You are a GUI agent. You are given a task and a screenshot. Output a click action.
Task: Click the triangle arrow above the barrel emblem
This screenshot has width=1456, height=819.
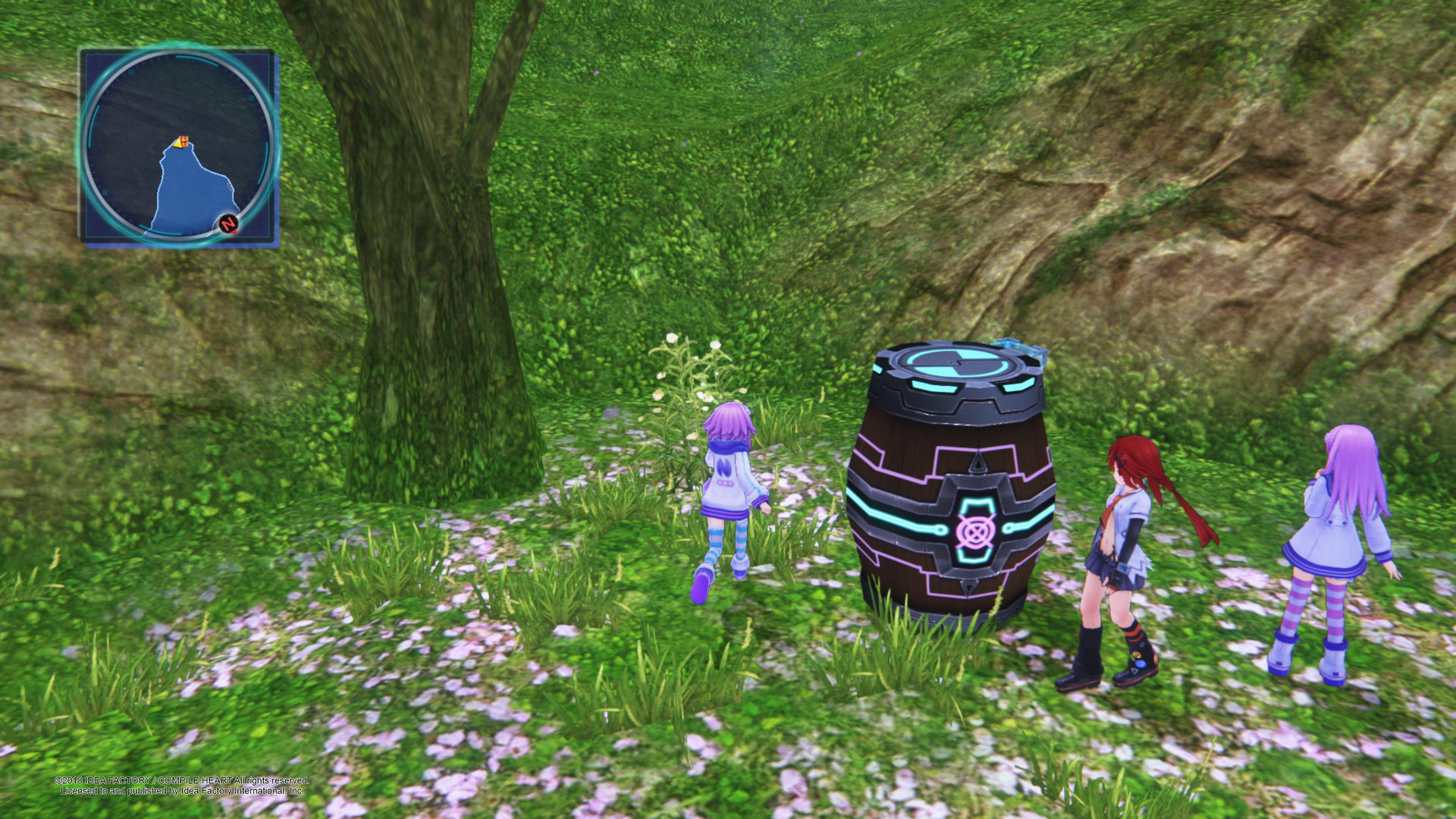pos(977,463)
